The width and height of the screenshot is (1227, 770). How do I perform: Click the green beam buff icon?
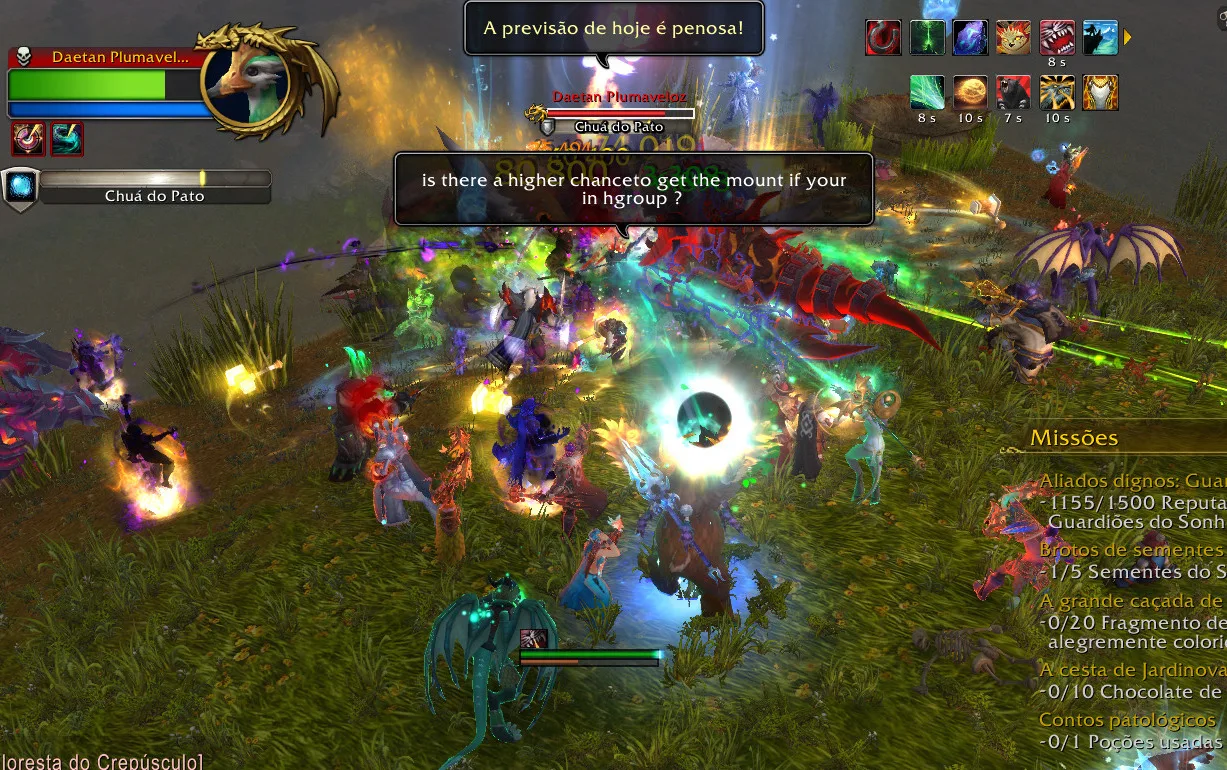click(927, 38)
